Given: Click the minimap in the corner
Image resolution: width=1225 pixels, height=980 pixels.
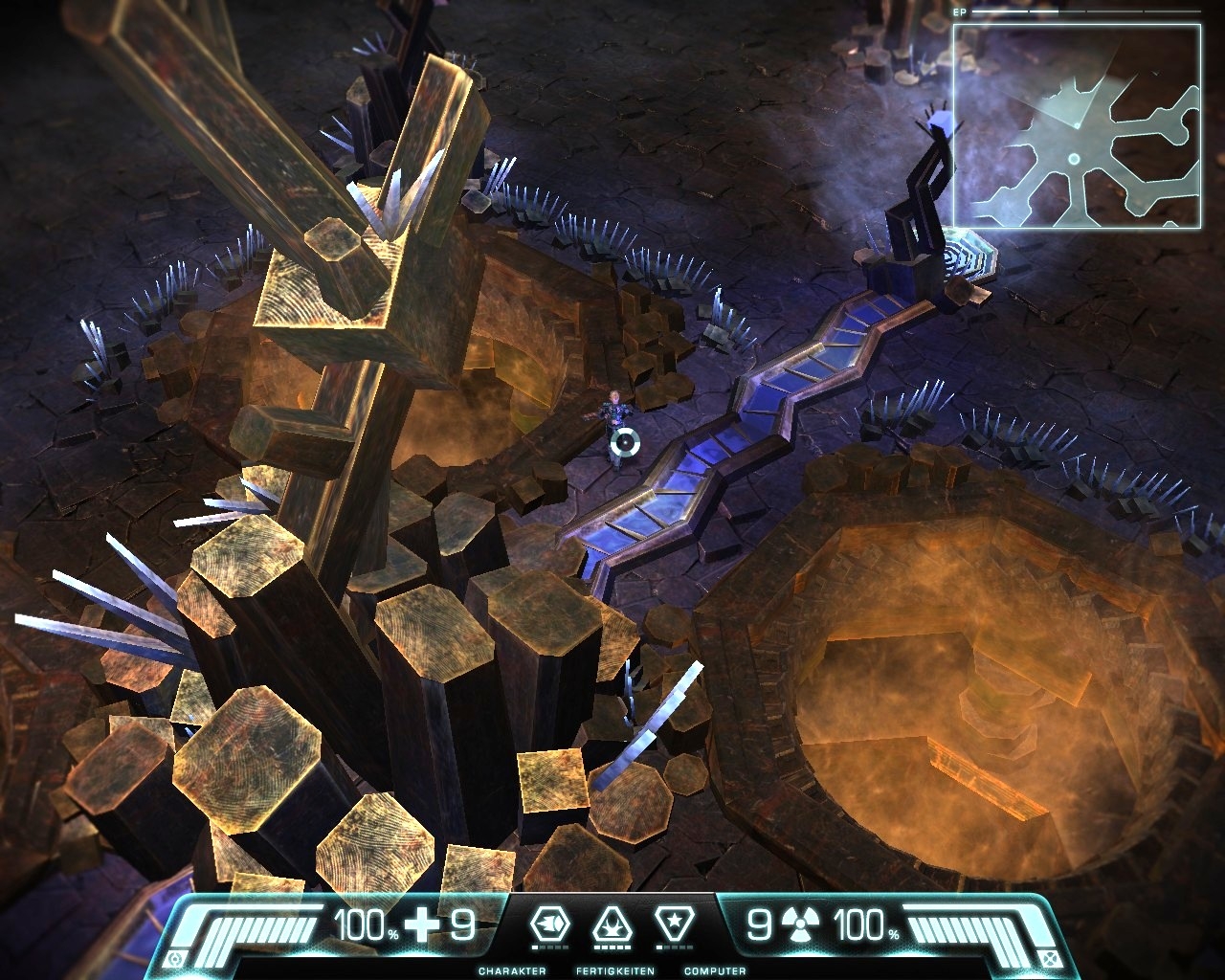Looking at the screenshot, I should (1076, 125).
